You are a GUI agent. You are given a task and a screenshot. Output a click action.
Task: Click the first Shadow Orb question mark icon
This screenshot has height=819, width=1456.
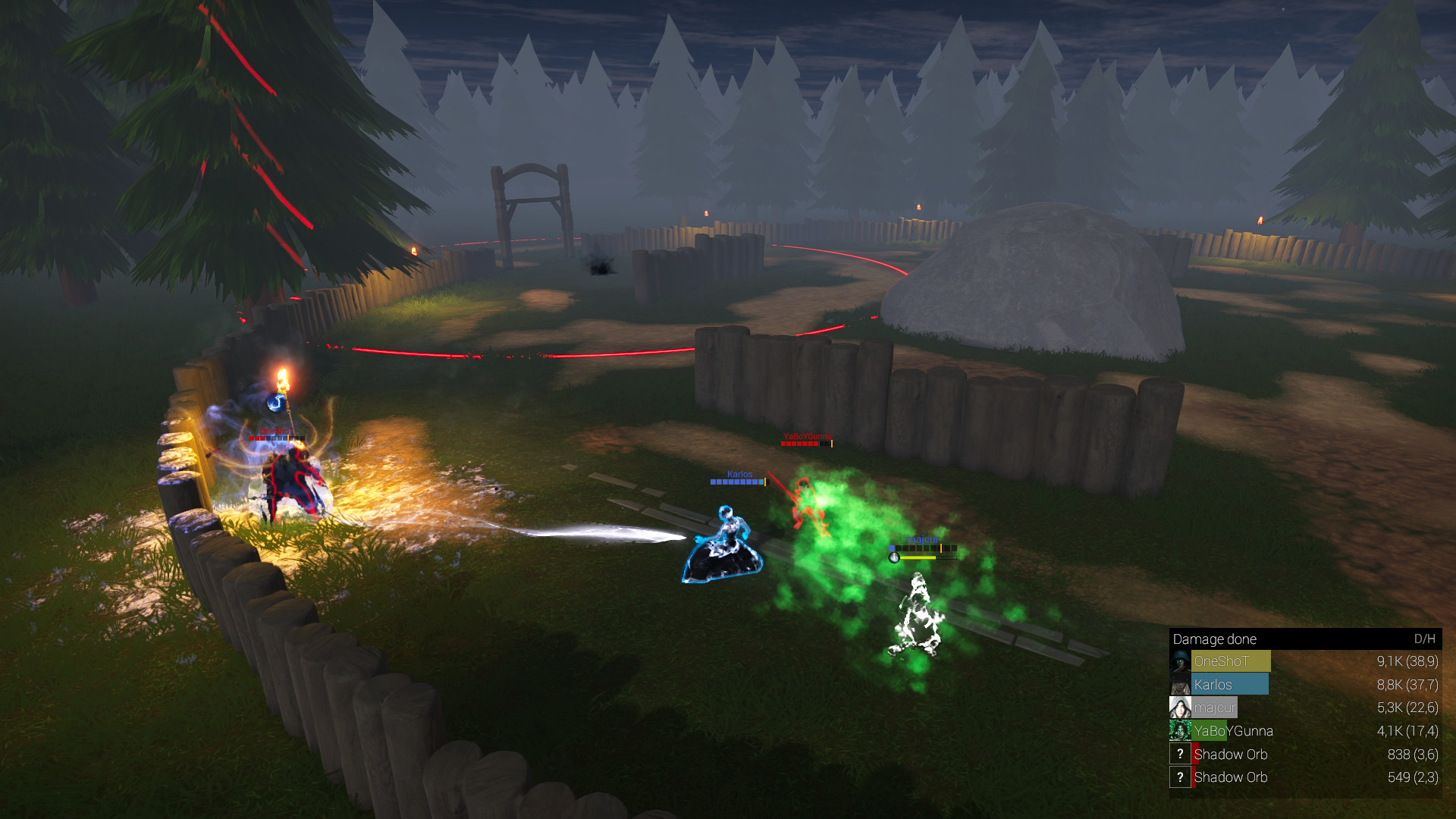(x=1180, y=754)
